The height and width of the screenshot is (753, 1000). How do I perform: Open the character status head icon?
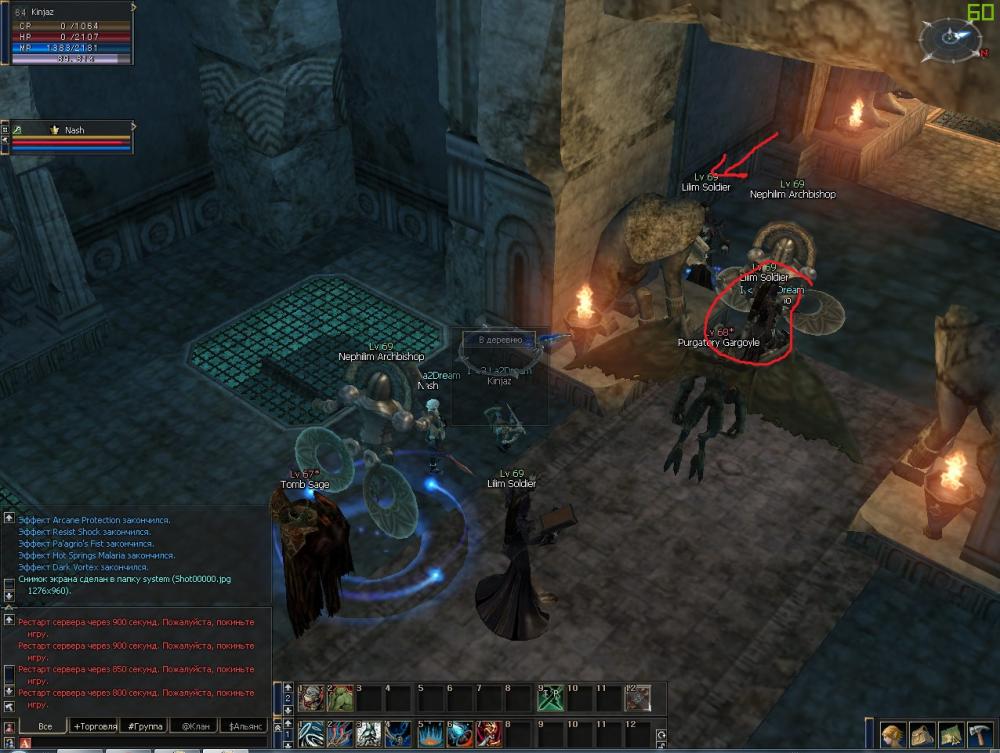click(x=892, y=735)
